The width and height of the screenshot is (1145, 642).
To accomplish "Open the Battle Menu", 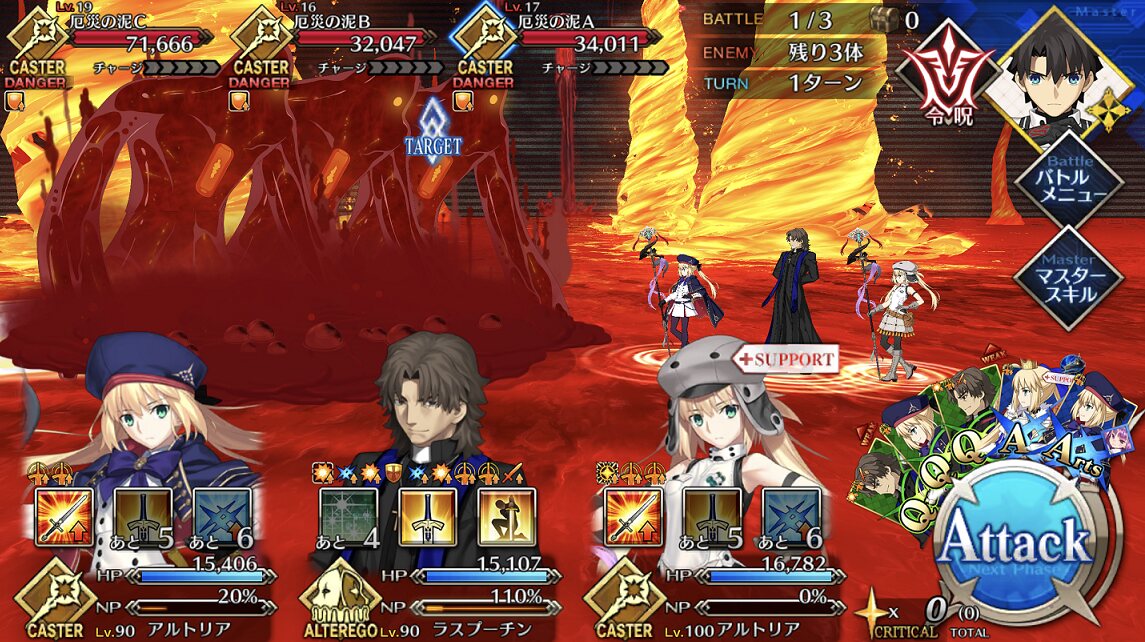I will (x=1063, y=179).
